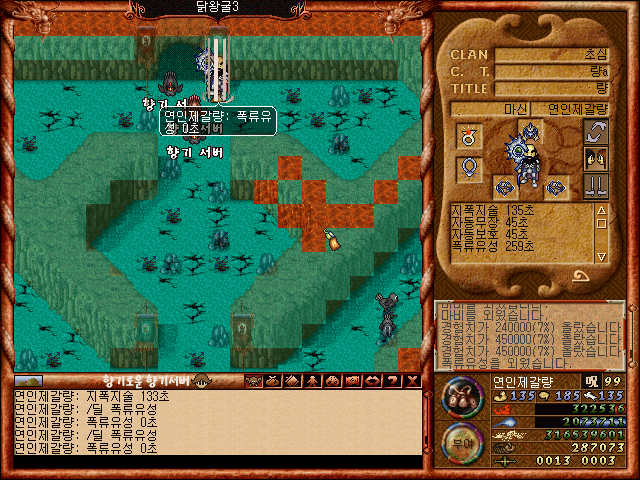Click the landscape thumbnail left of the chat log
The width and height of the screenshot is (640, 480).
click(28, 380)
